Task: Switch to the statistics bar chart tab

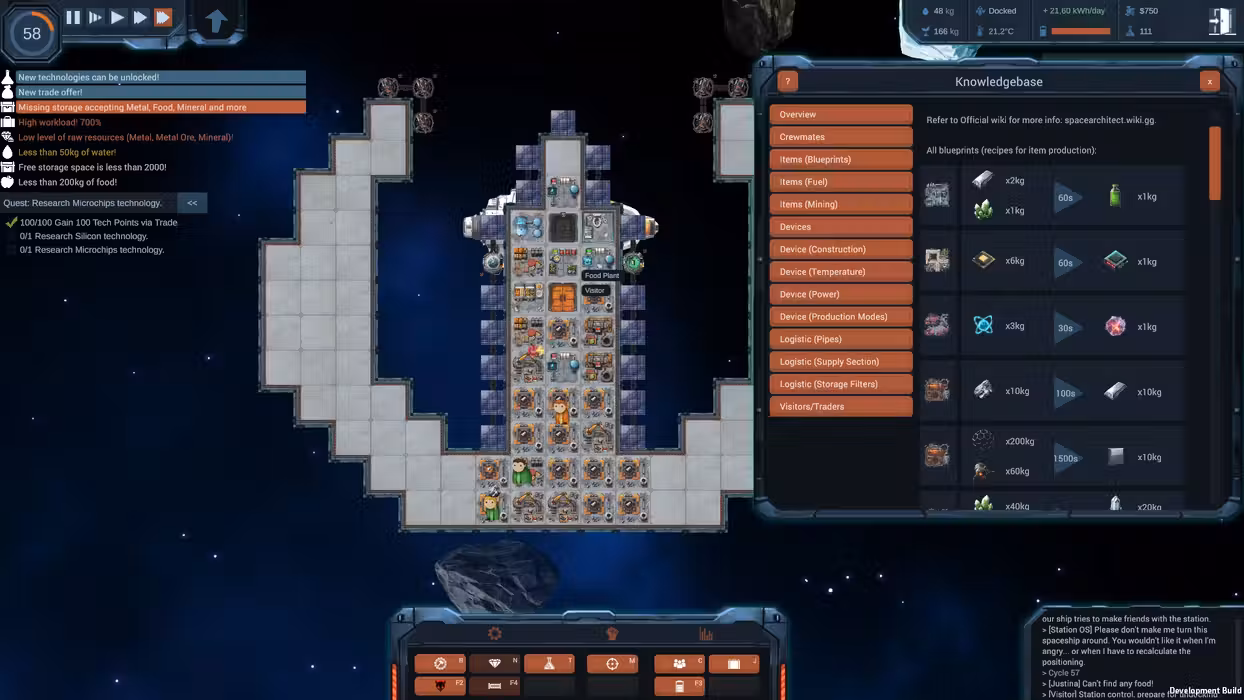Action: [x=706, y=634]
